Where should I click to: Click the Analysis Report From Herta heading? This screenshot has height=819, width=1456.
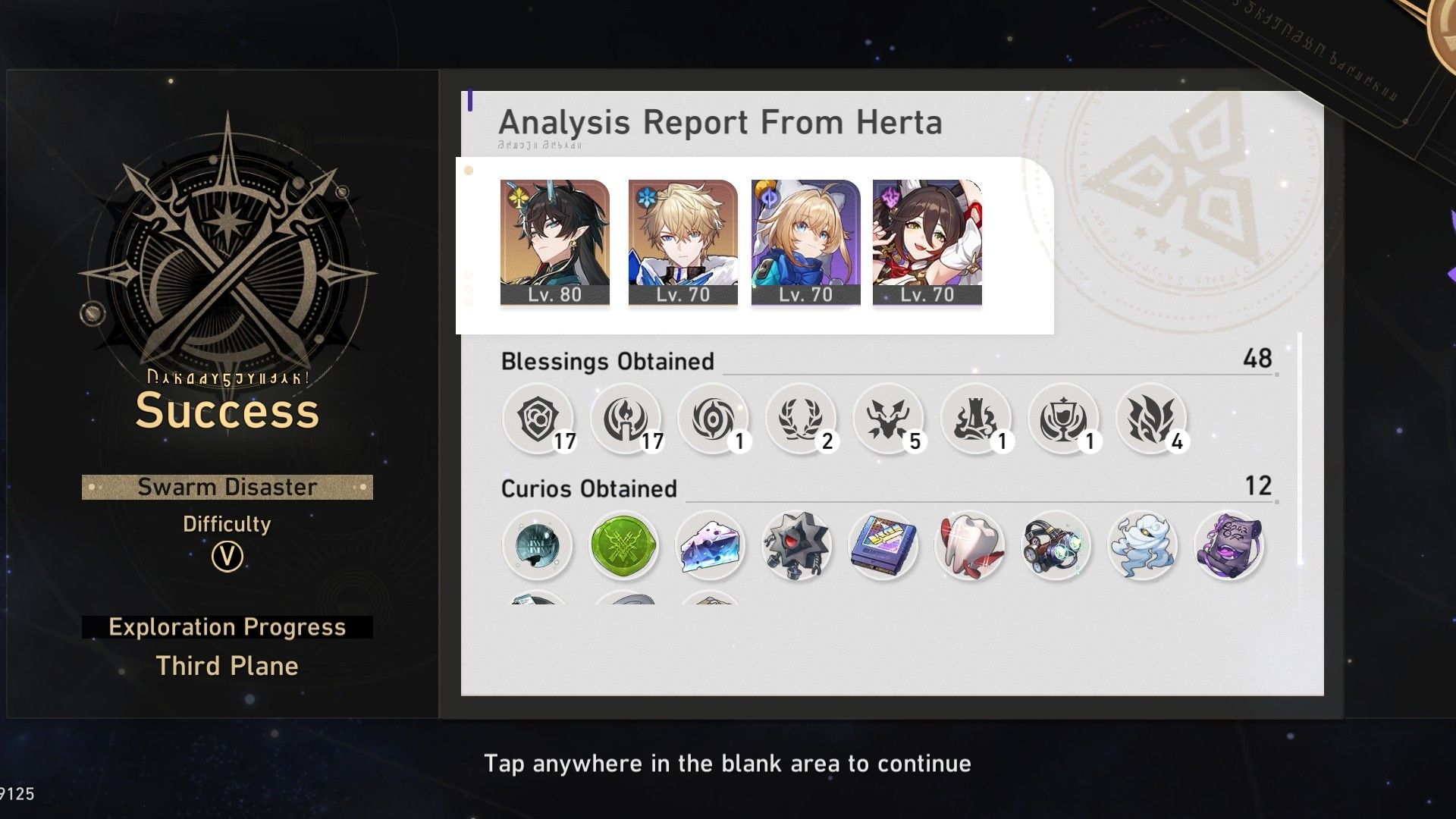point(718,121)
